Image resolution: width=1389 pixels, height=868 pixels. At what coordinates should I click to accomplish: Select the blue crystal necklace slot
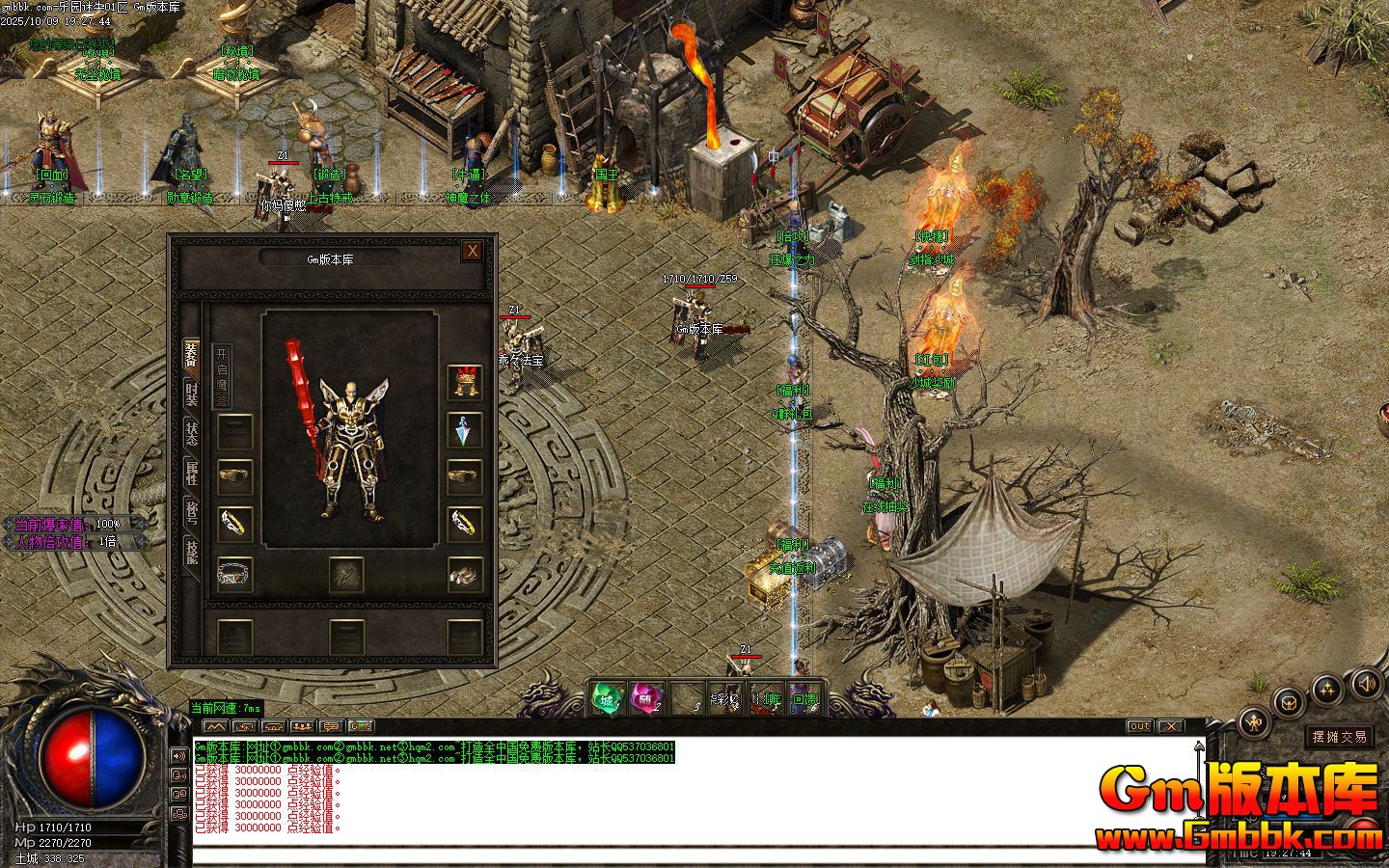point(464,430)
